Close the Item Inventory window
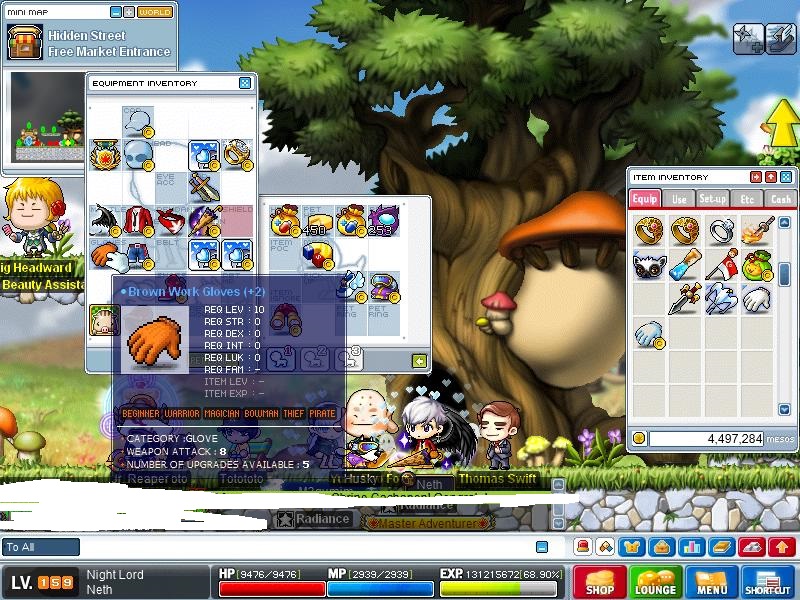 (x=785, y=177)
